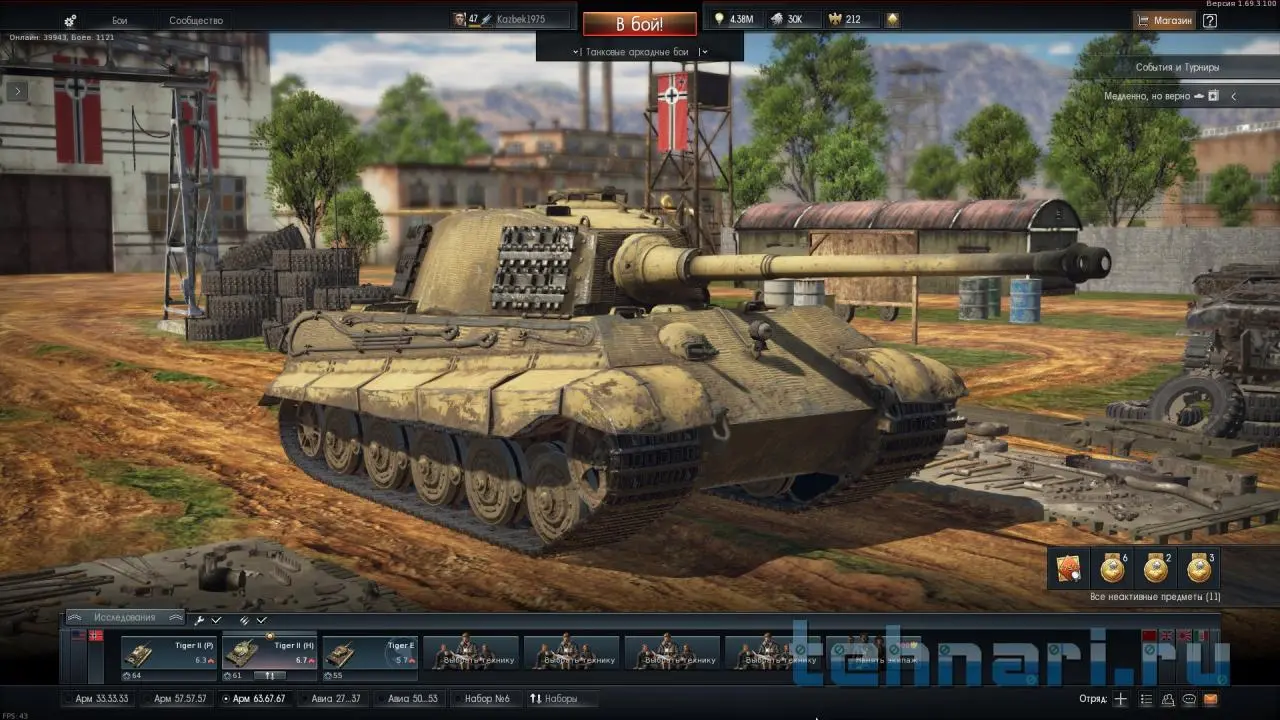
Task: Open the "Танковые аркадные бои" mode selector
Action: [639, 51]
